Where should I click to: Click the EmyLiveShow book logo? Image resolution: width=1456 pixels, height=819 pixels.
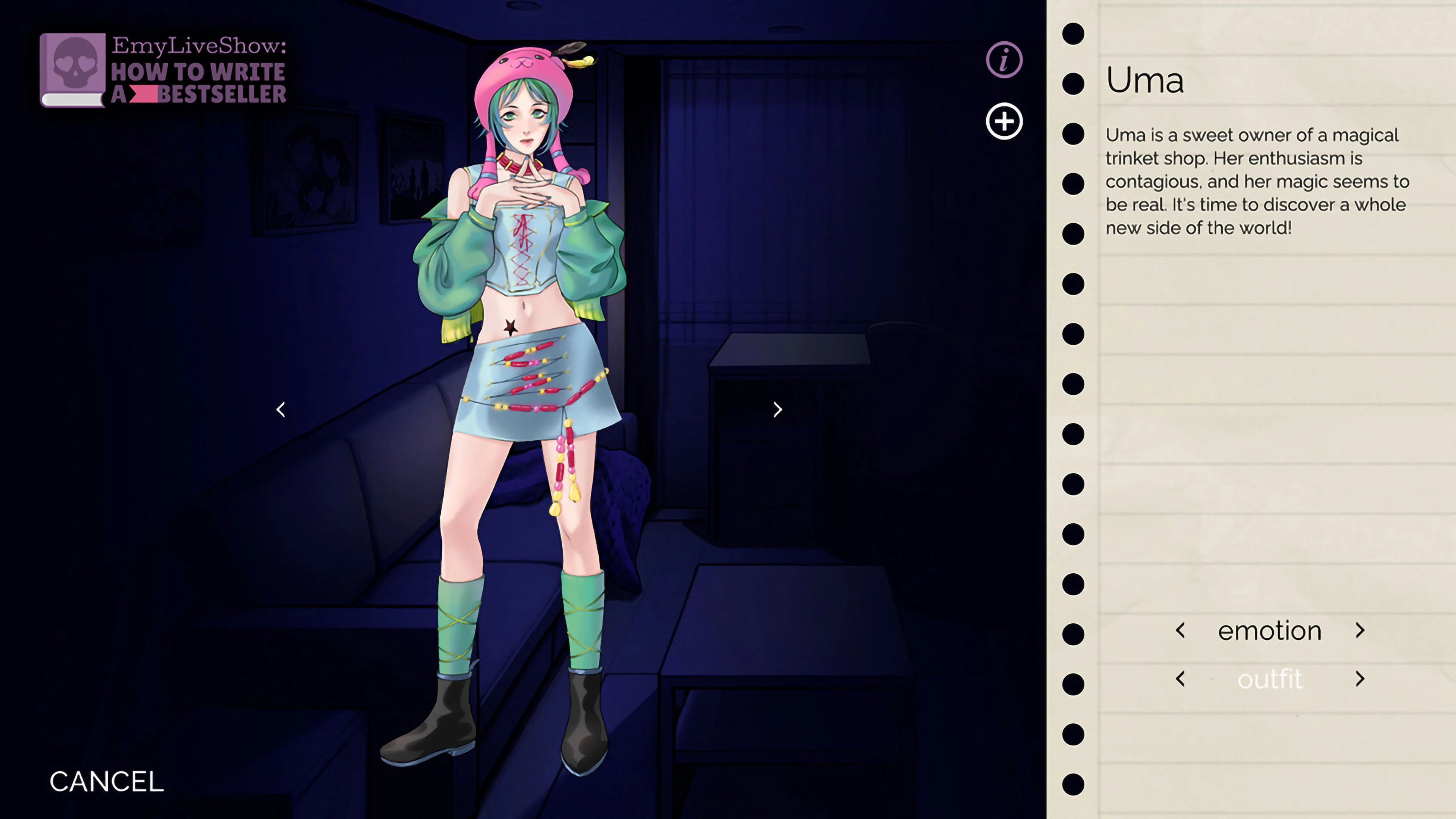164,71
